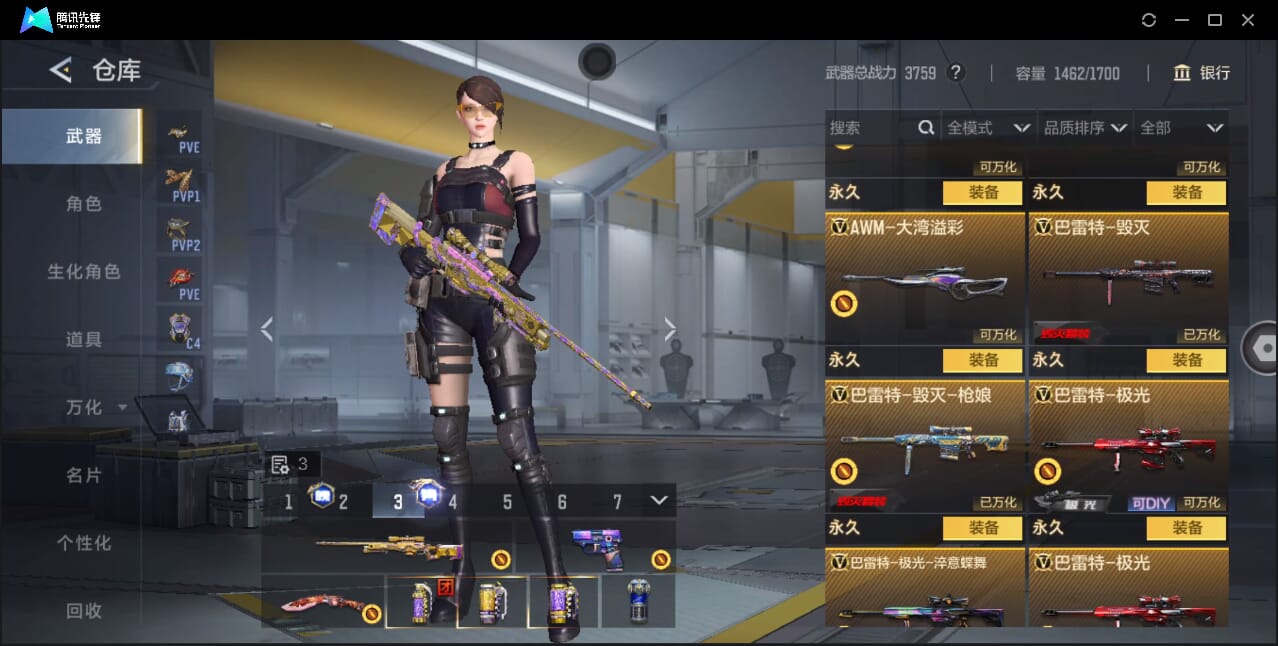Switch to the 角色 character tab

pyautogui.click(x=84, y=204)
